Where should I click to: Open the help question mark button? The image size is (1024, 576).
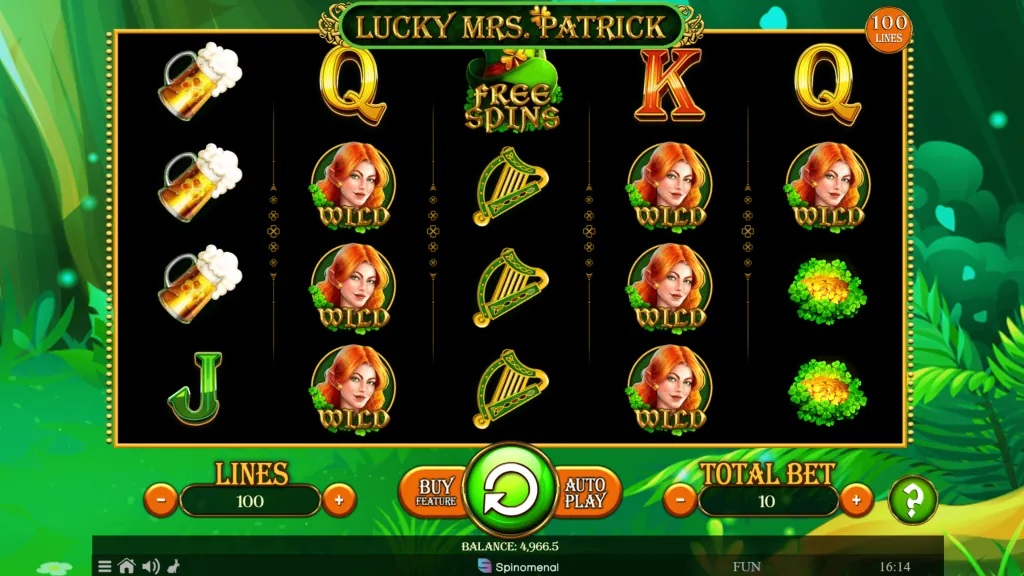pyautogui.click(x=912, y=500)
